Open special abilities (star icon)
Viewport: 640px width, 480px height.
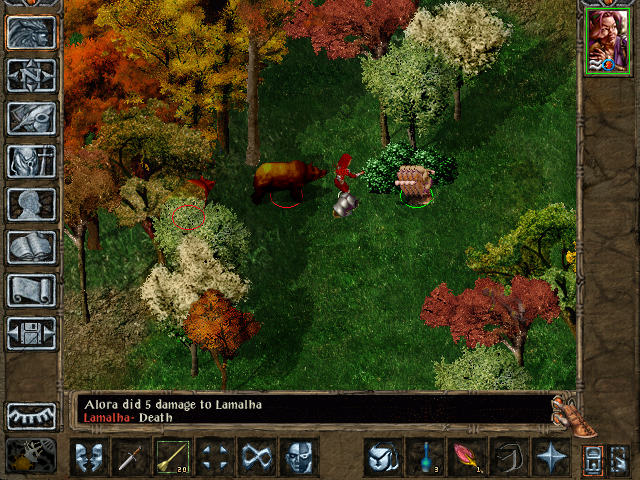click(x=552, y=458)
